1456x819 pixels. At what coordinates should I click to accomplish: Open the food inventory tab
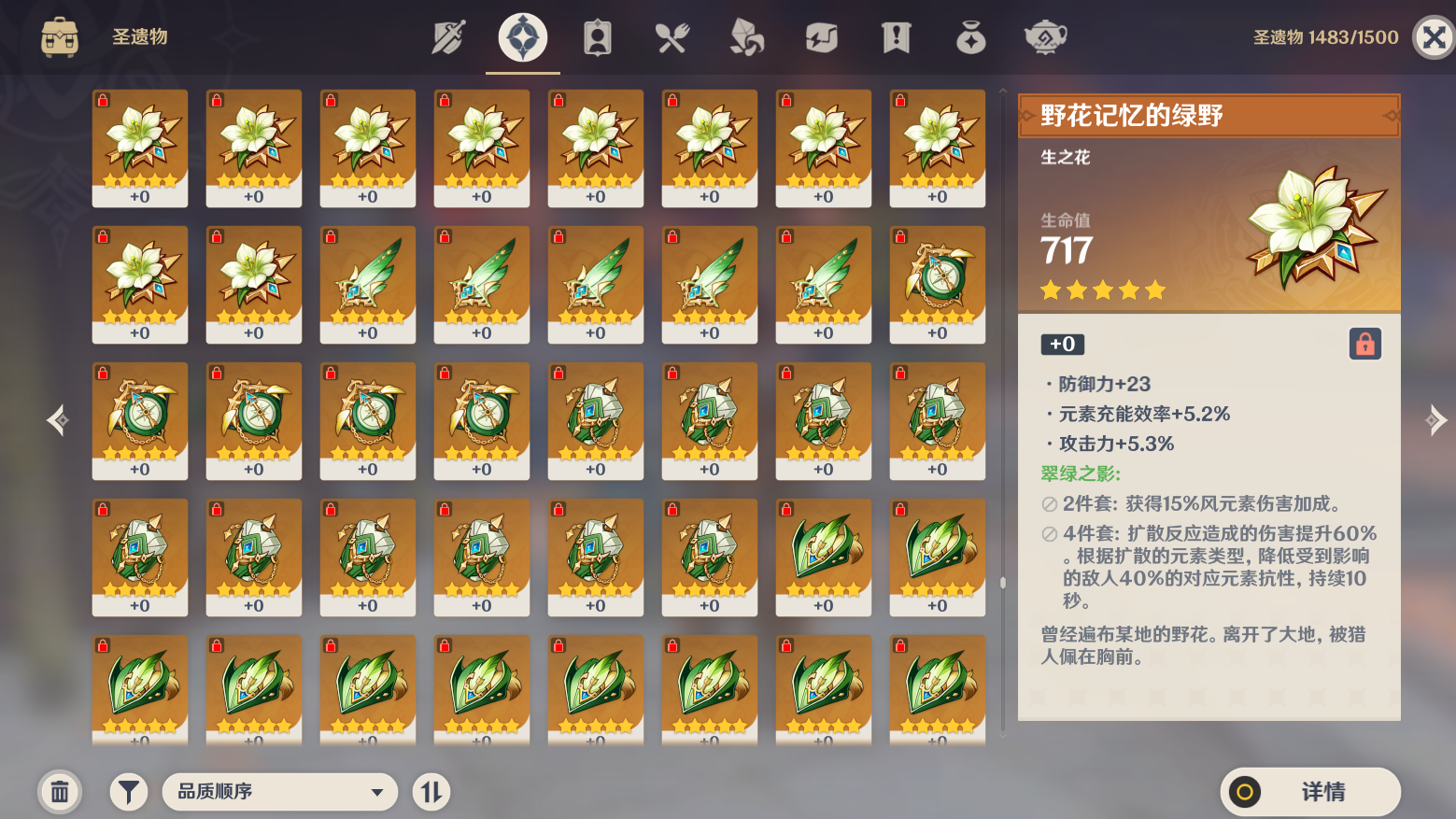672,37
